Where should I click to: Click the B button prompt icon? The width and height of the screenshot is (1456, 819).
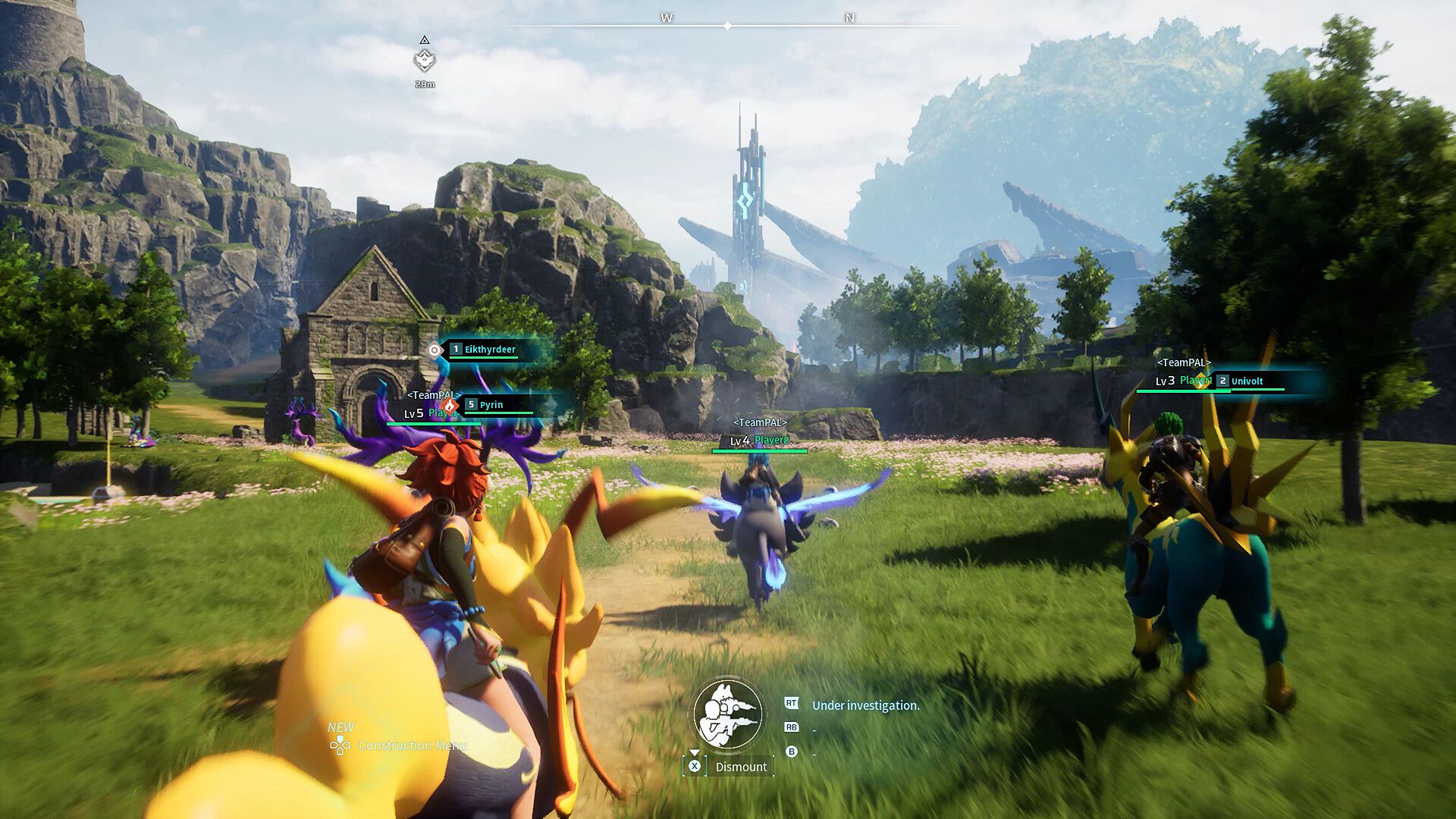[x=792, y=752]
